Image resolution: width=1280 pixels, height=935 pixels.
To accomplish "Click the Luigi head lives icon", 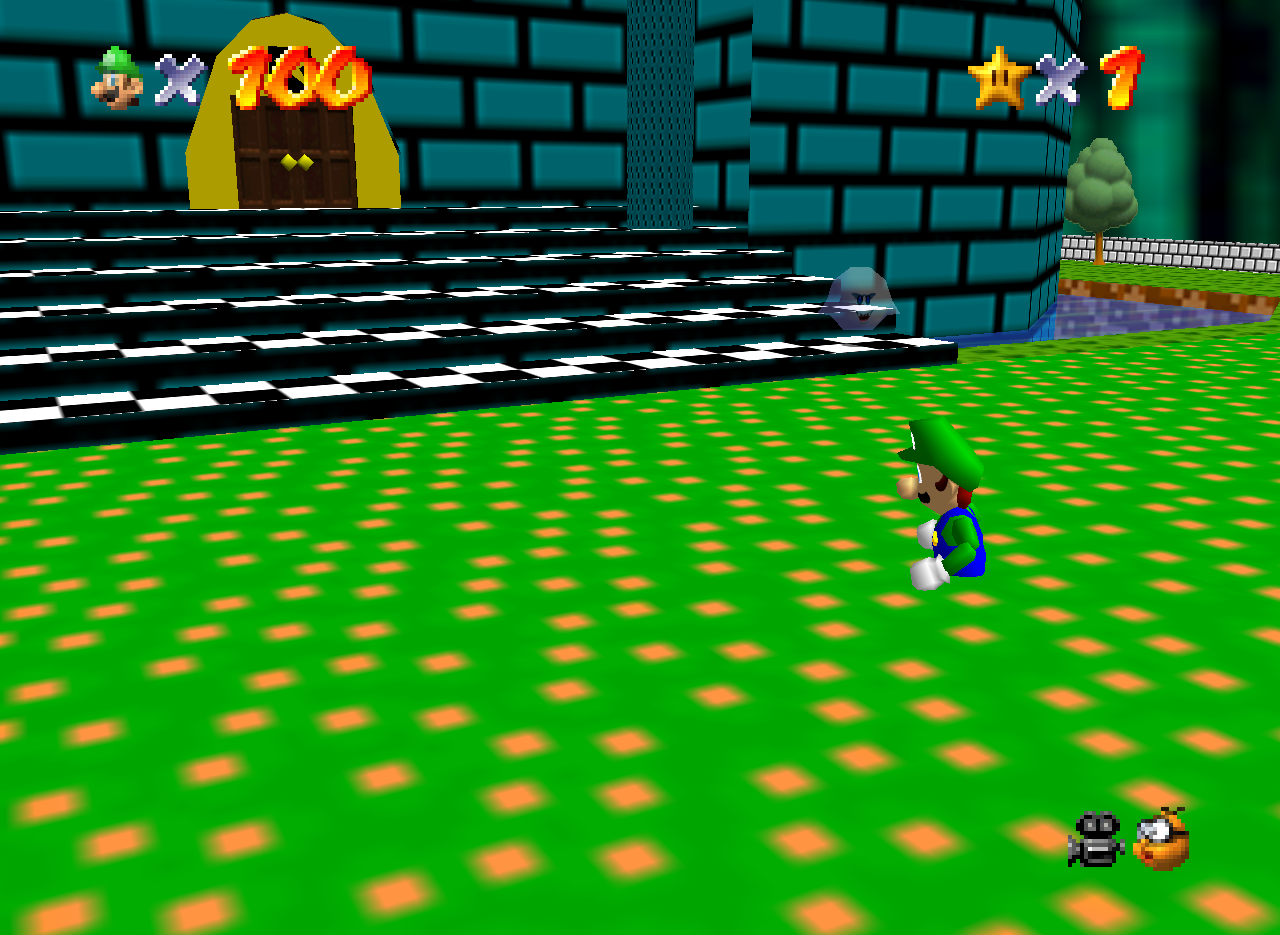I will pyautogui.click(x=118, y=77).
